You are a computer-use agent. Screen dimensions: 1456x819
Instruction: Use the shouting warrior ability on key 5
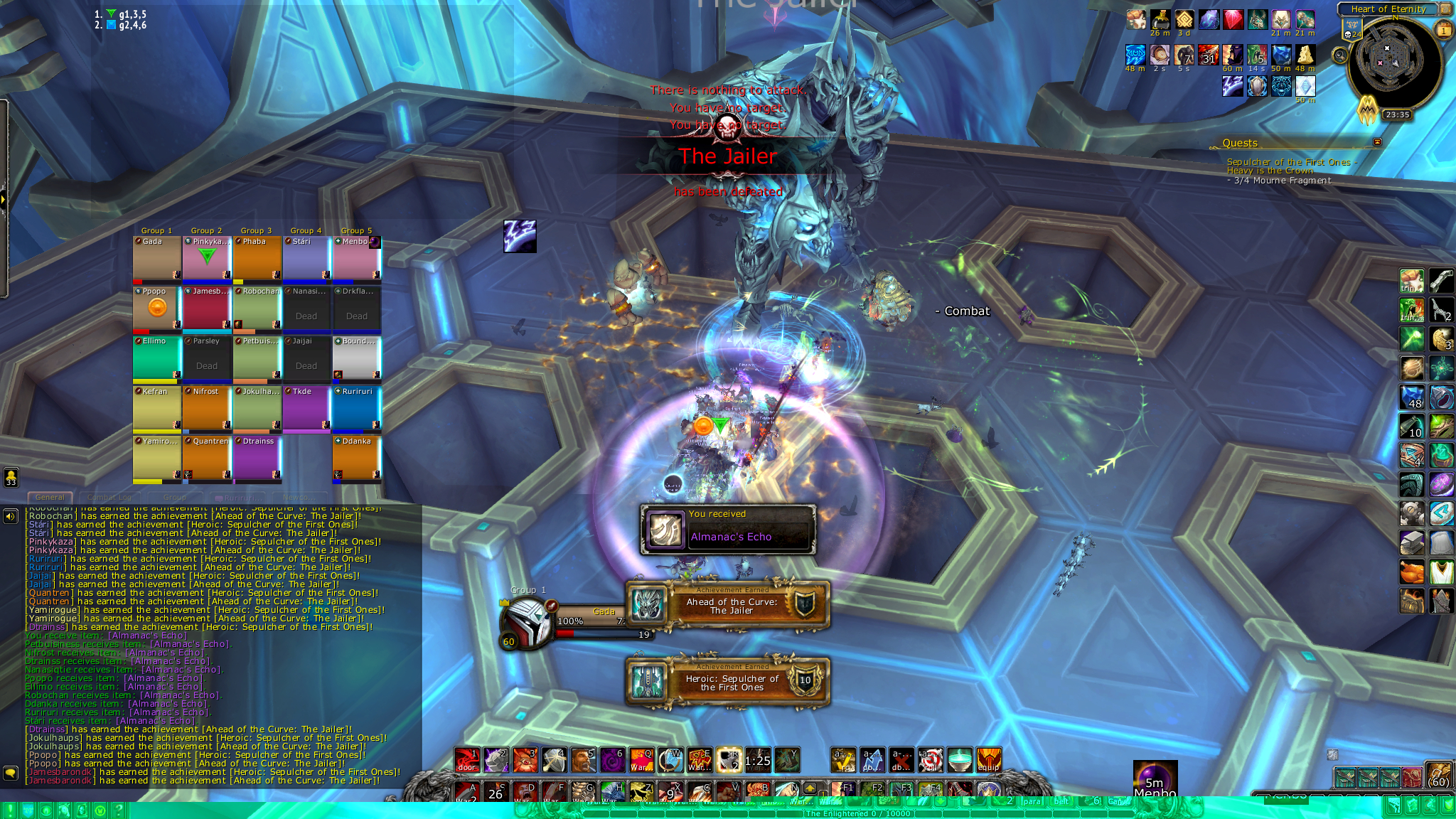point(583,760)
